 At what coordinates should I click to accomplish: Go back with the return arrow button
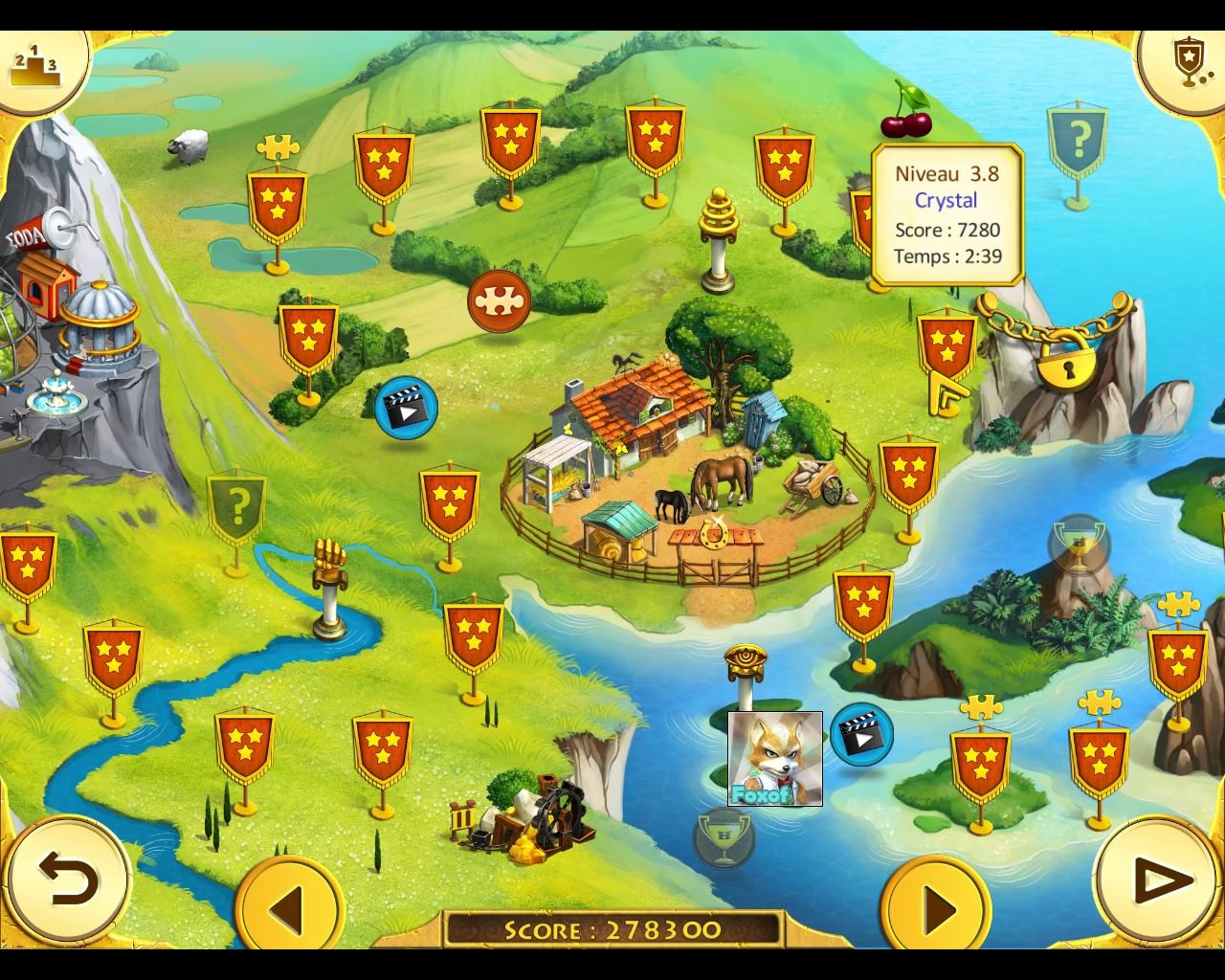click(69, 879)
